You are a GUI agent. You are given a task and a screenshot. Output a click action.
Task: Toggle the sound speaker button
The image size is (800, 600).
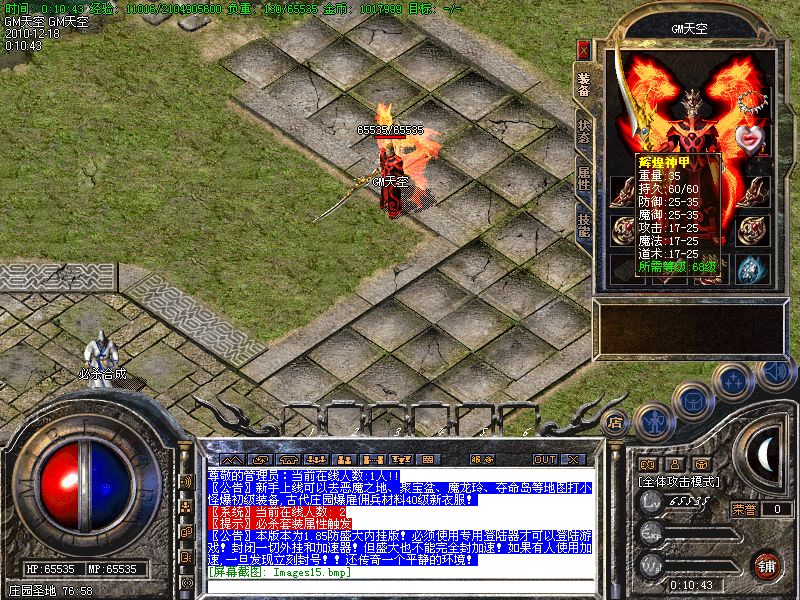point(773,372)
